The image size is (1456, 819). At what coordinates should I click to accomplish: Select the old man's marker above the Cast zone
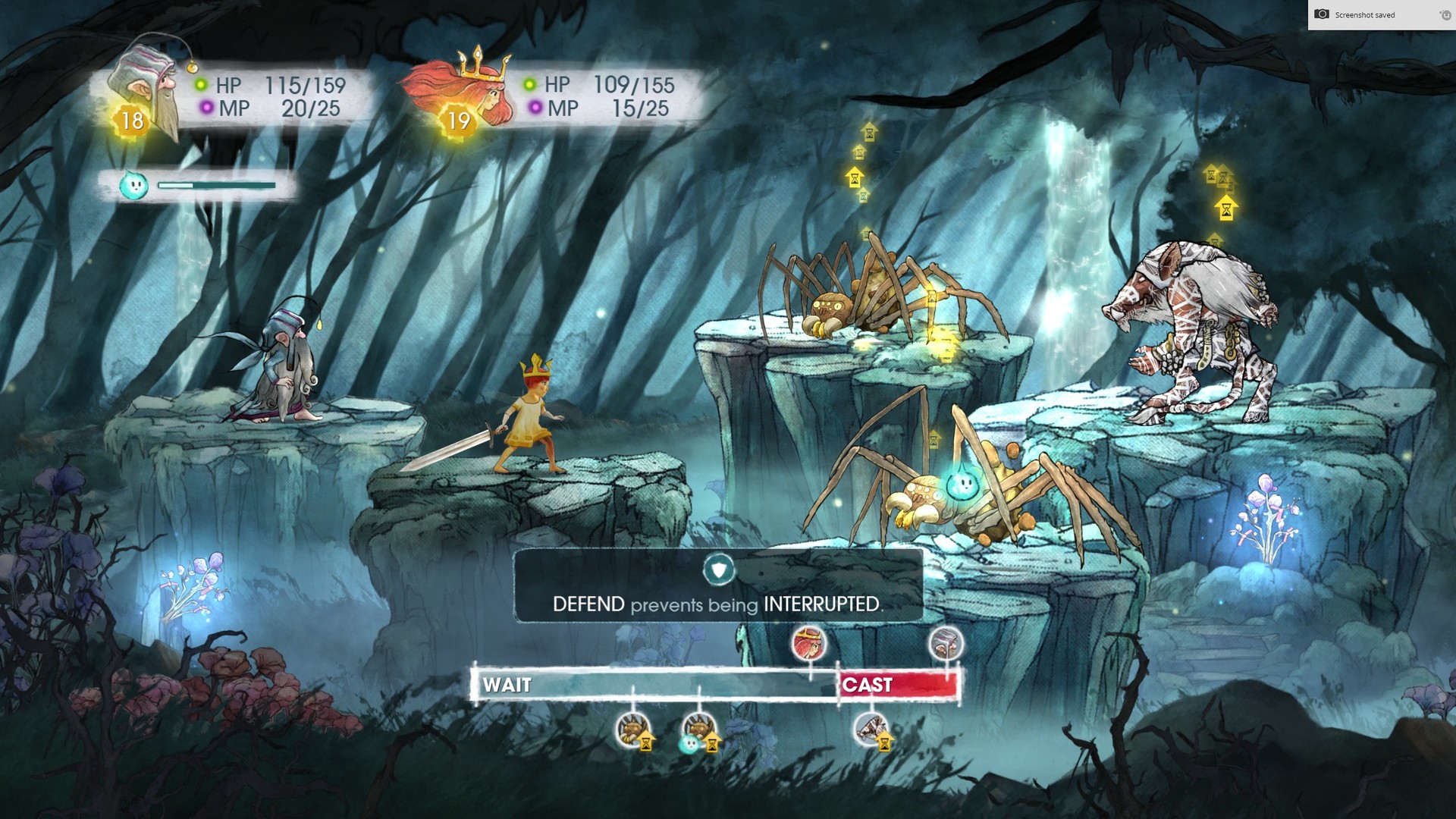946,644
